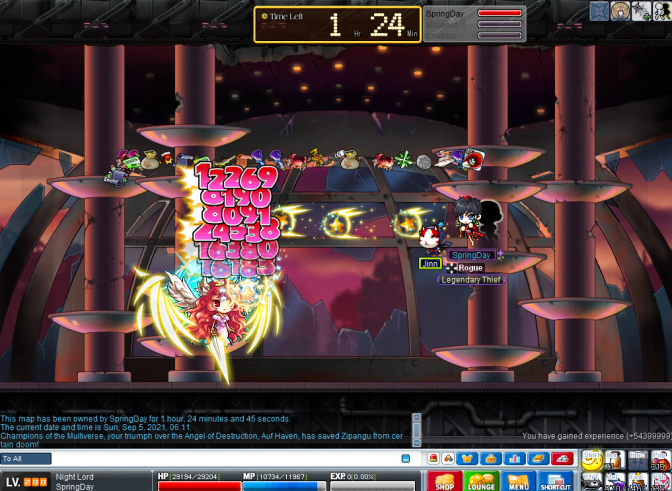The width and height of the screenshot is (672, 491).
Task: Open the Cash Shop button
Action: (442, 481)
